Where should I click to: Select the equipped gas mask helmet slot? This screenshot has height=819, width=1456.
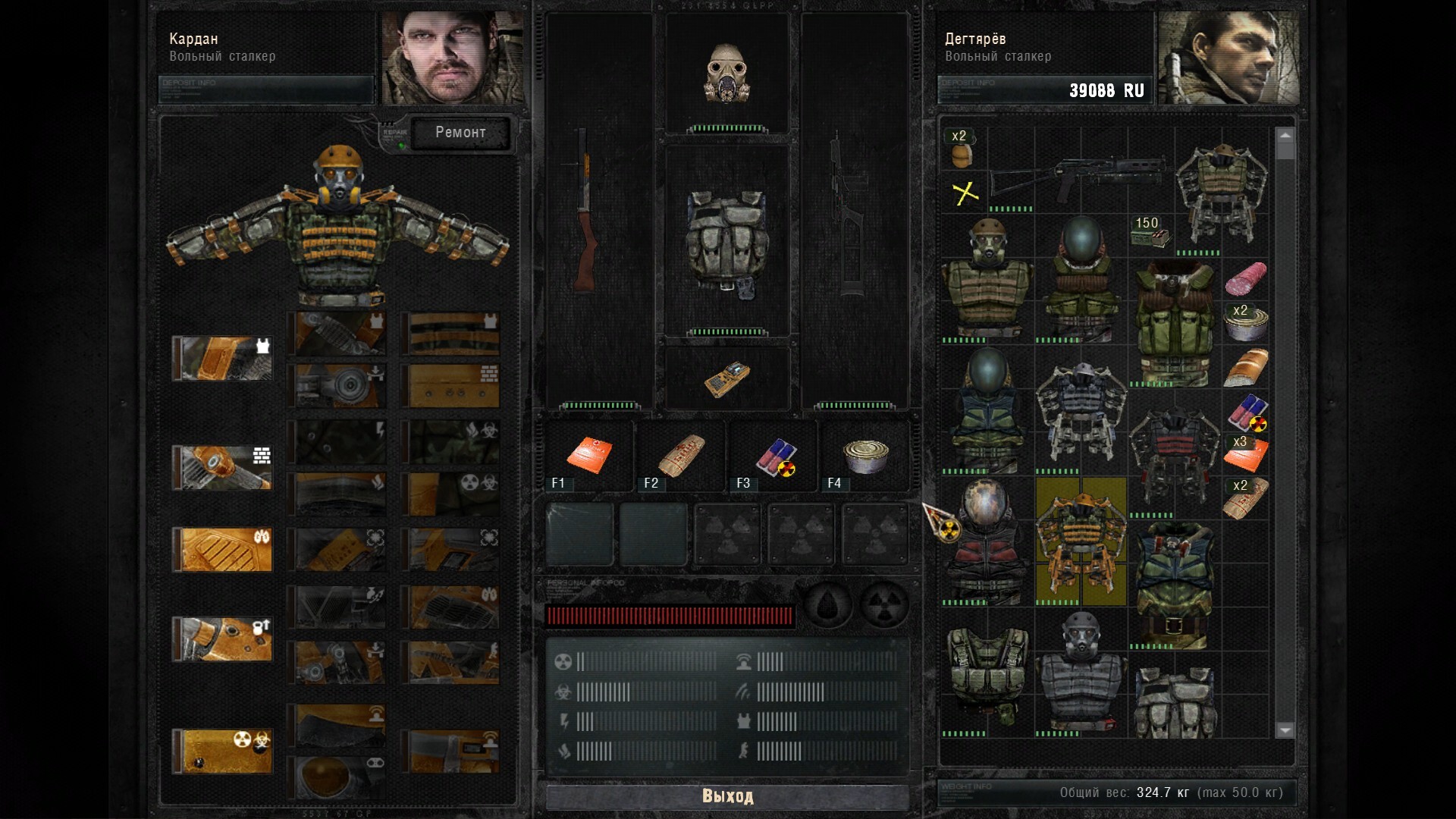[x=727, y=74]
